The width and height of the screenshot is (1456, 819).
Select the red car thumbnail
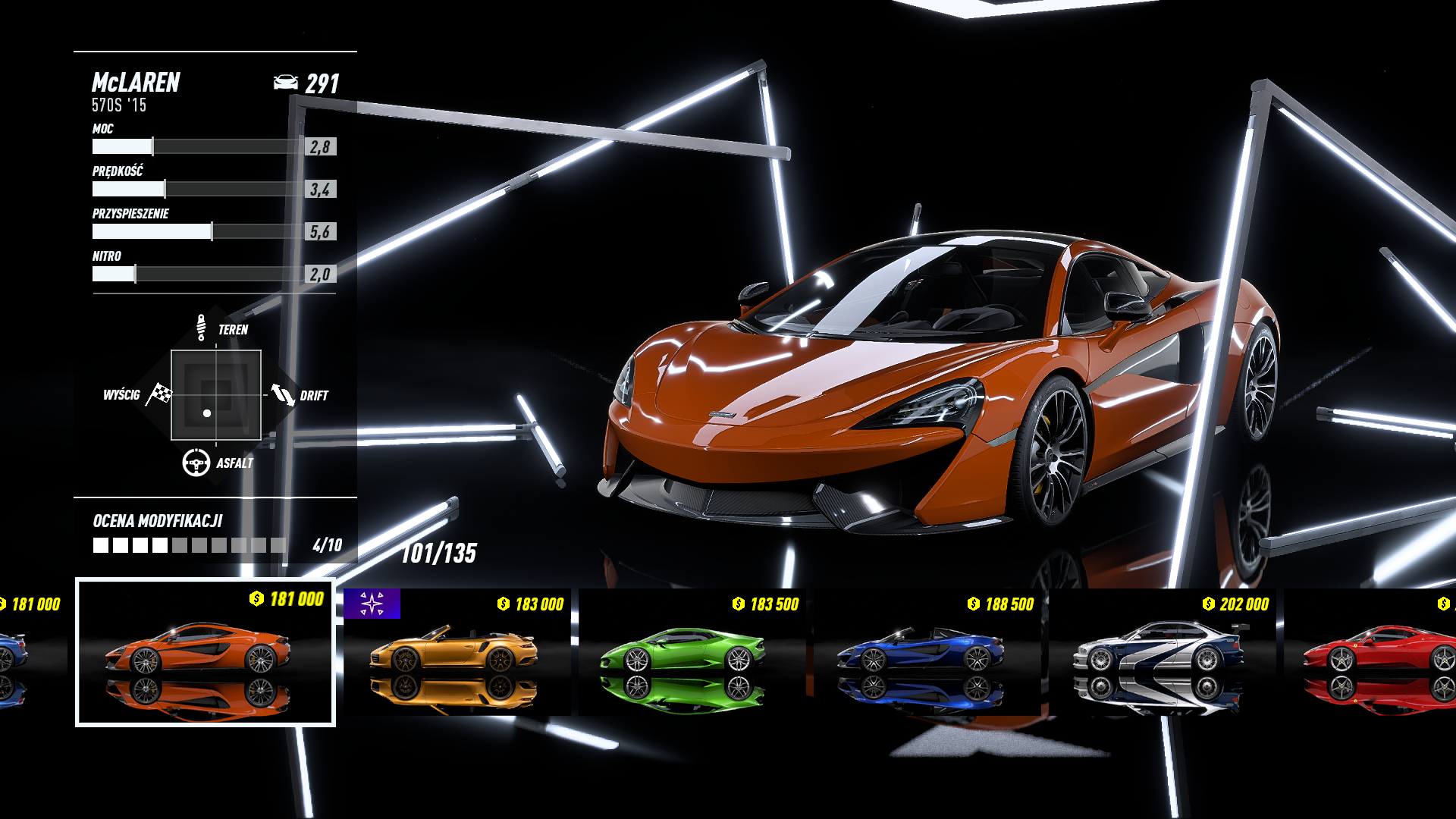(1373, 652)
